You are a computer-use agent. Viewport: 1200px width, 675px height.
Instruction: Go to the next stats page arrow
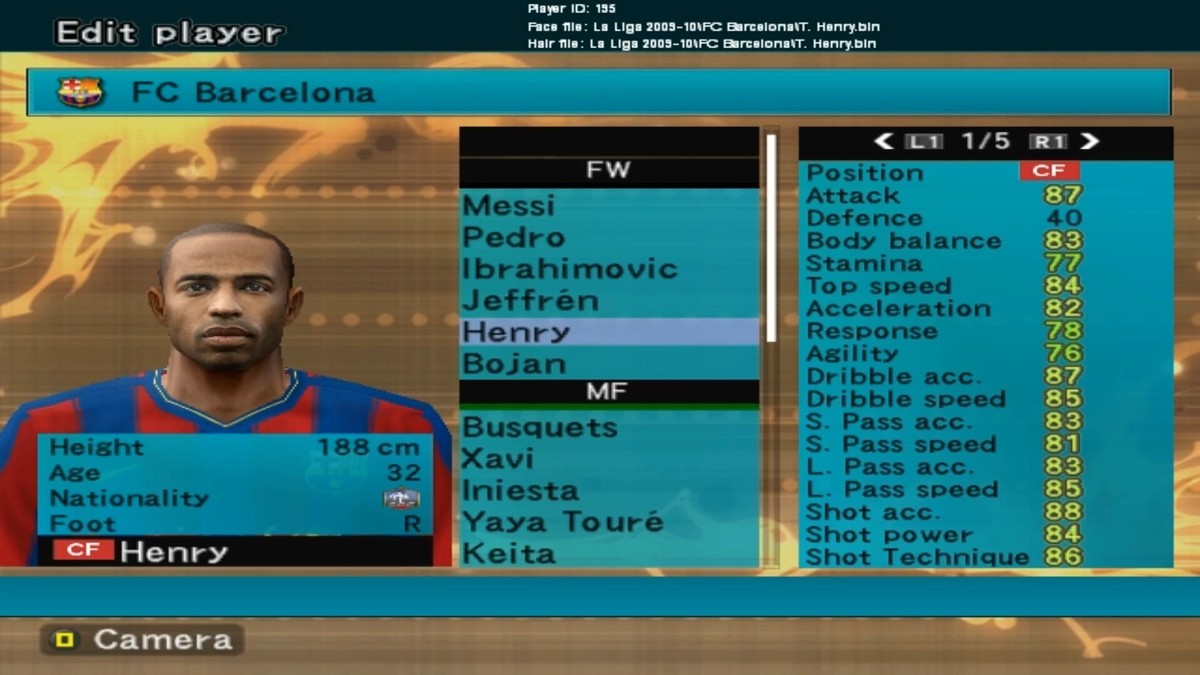click(x=1090, y=142)
